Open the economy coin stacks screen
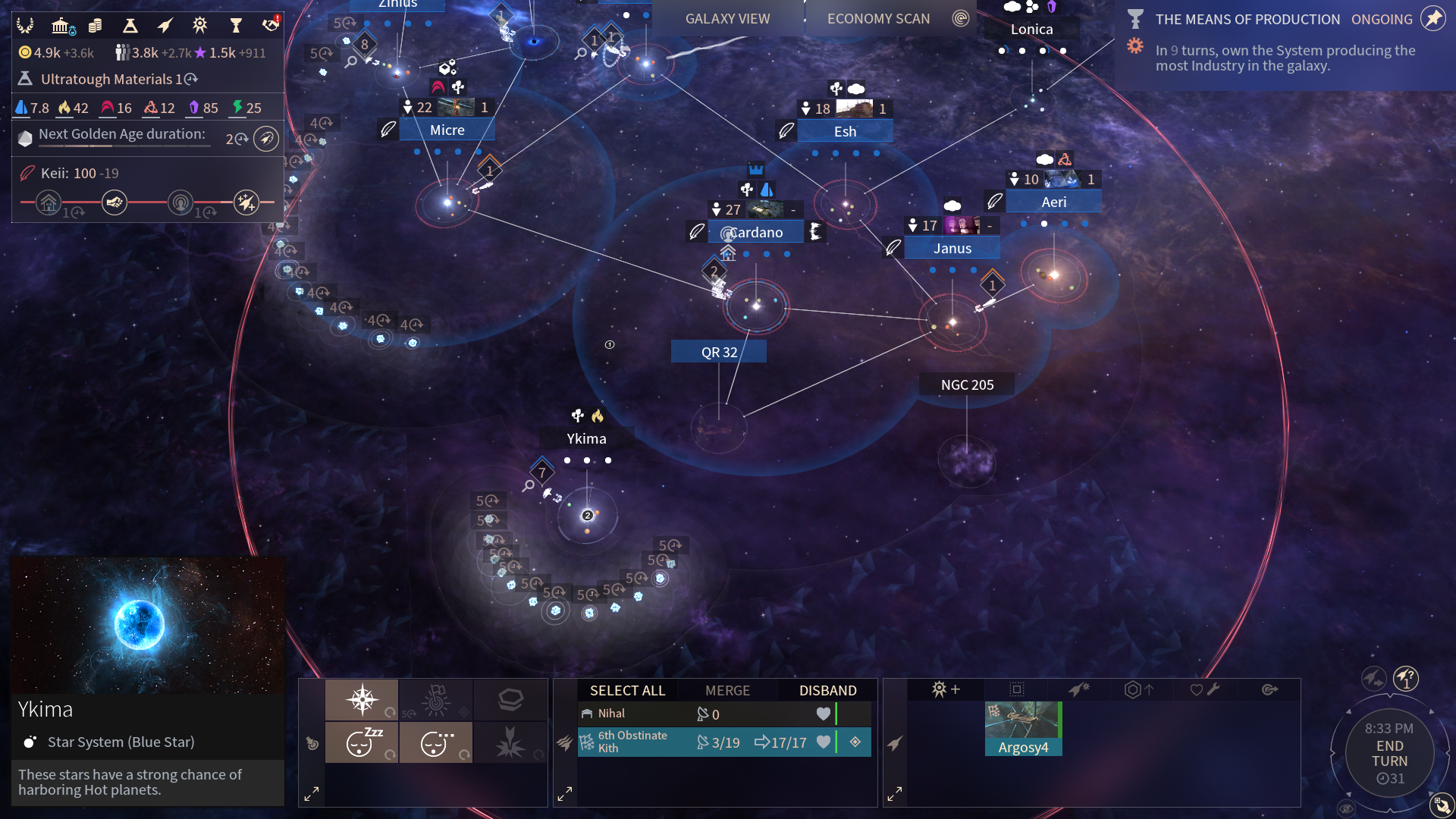The width and height of the screenshot is (1456, 819). [96, 26]
